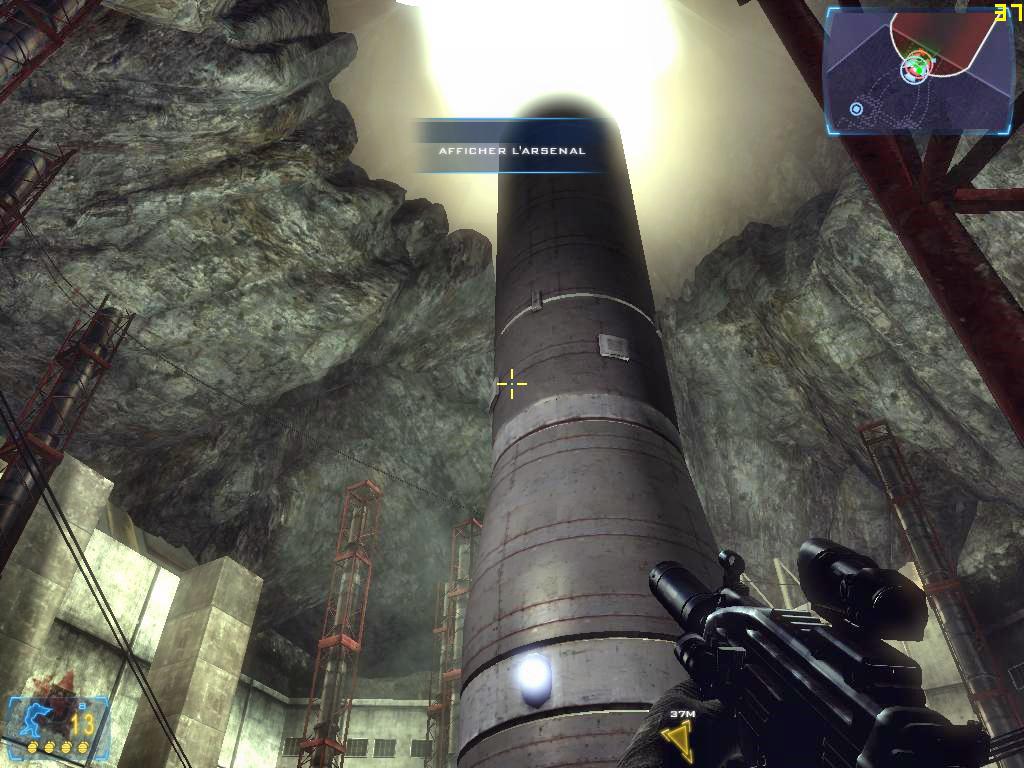
Task: Click the player position marker on minimap
Action: coord(914,69)
